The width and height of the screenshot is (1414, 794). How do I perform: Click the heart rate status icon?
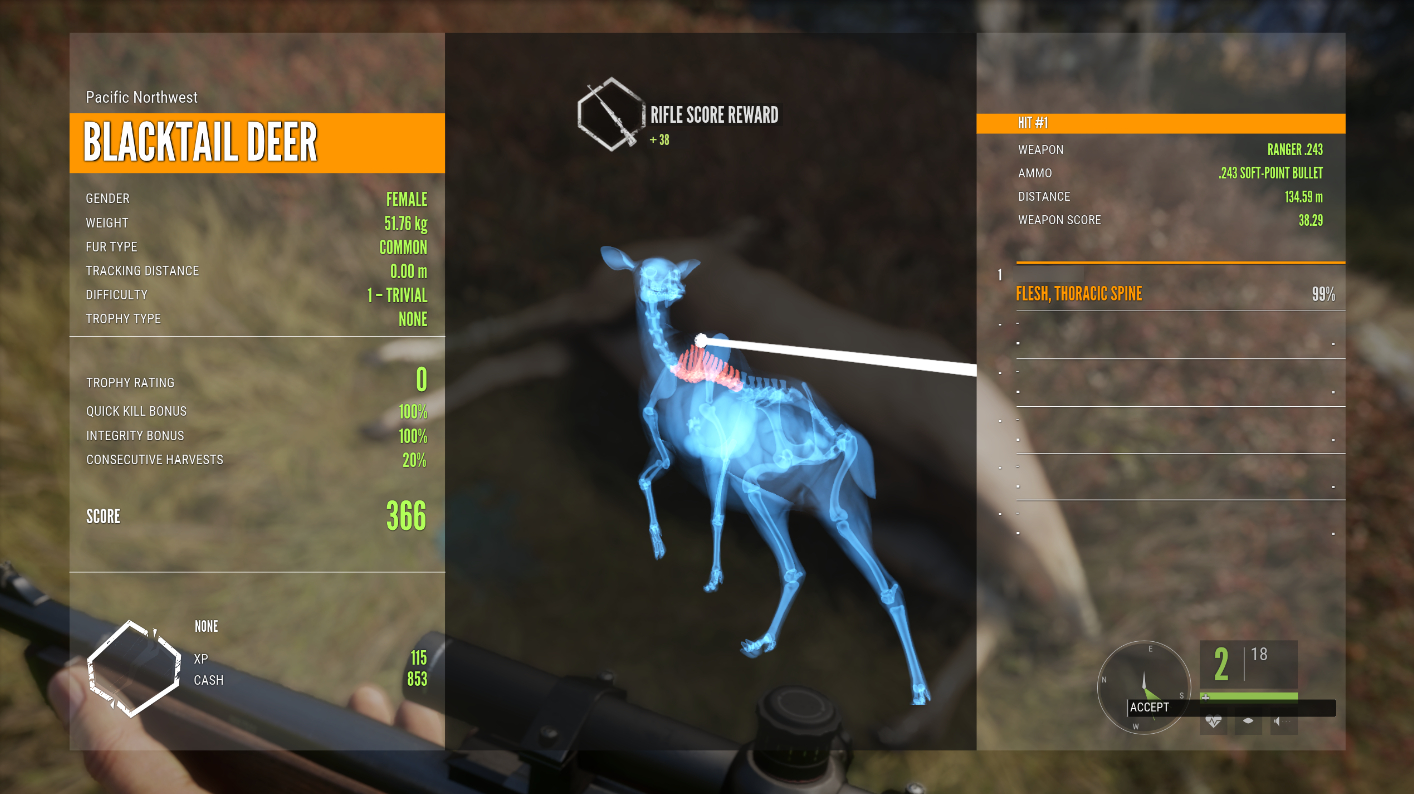coord(1213,720)
